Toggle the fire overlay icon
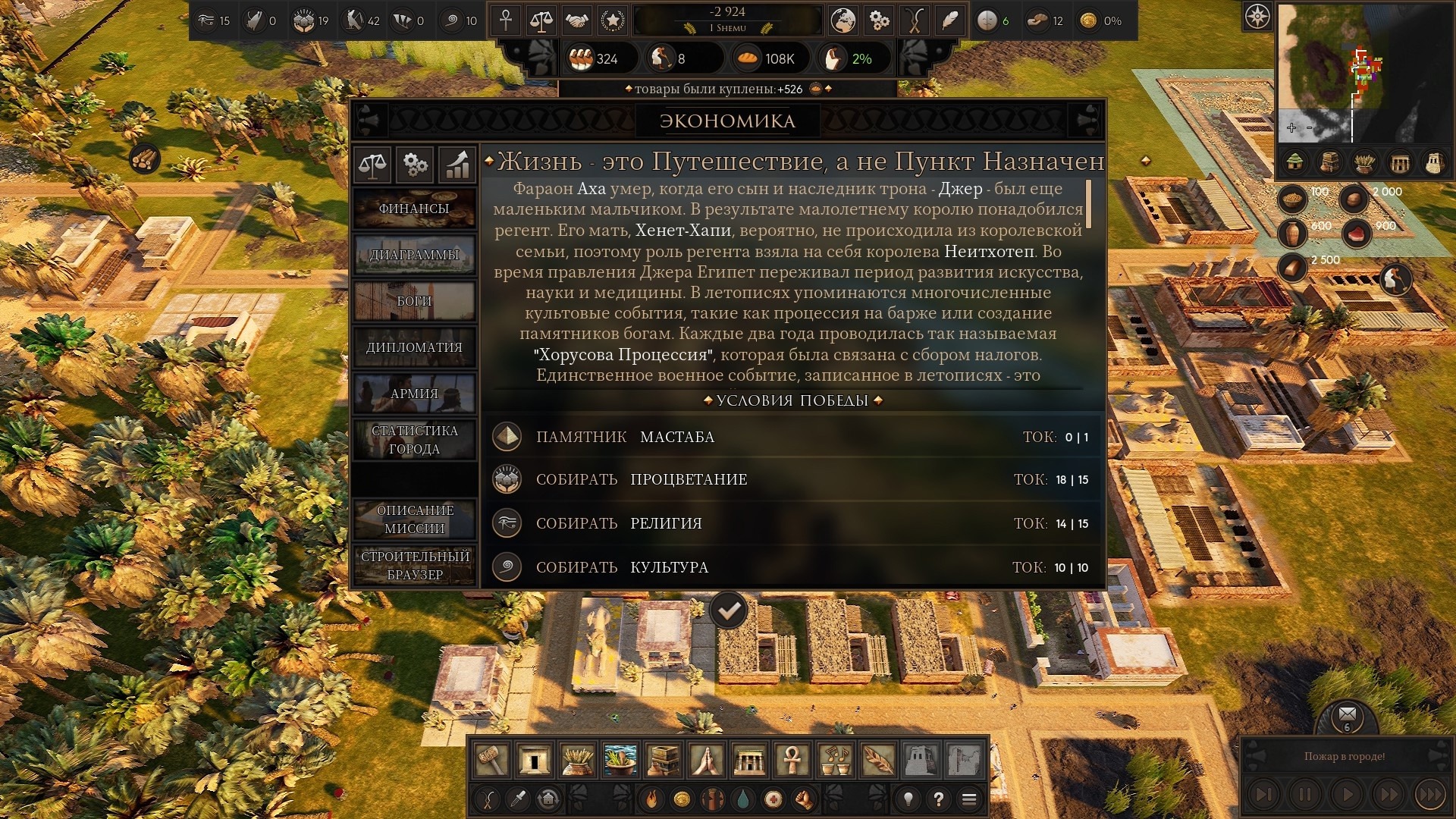 [651, 799]
